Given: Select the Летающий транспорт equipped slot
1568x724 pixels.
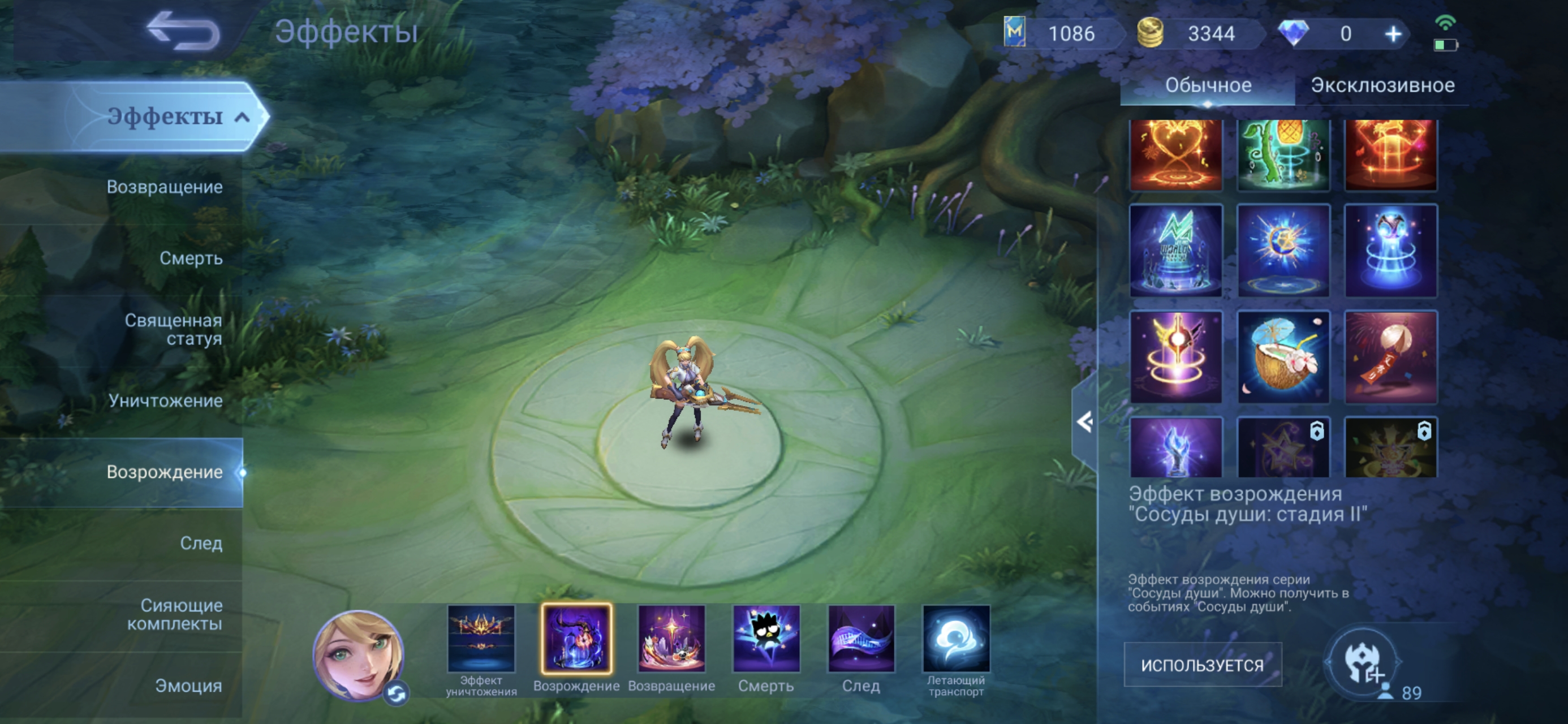Looking at the screenshot, I should [955, 639].
